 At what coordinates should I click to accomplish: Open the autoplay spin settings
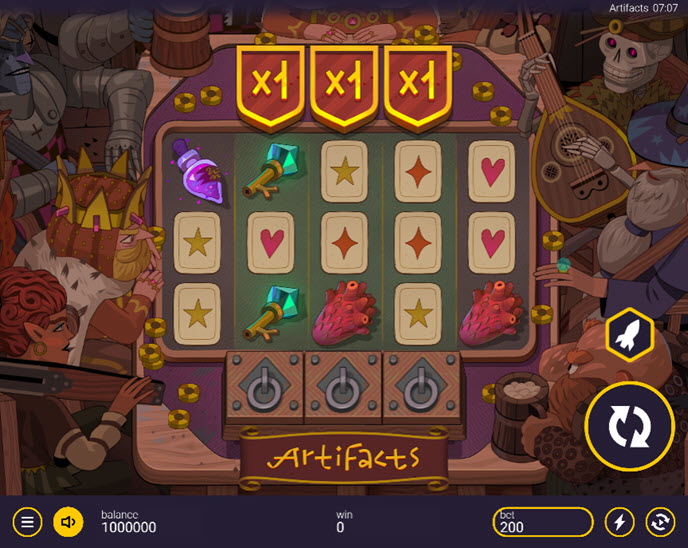click(660, 521)
